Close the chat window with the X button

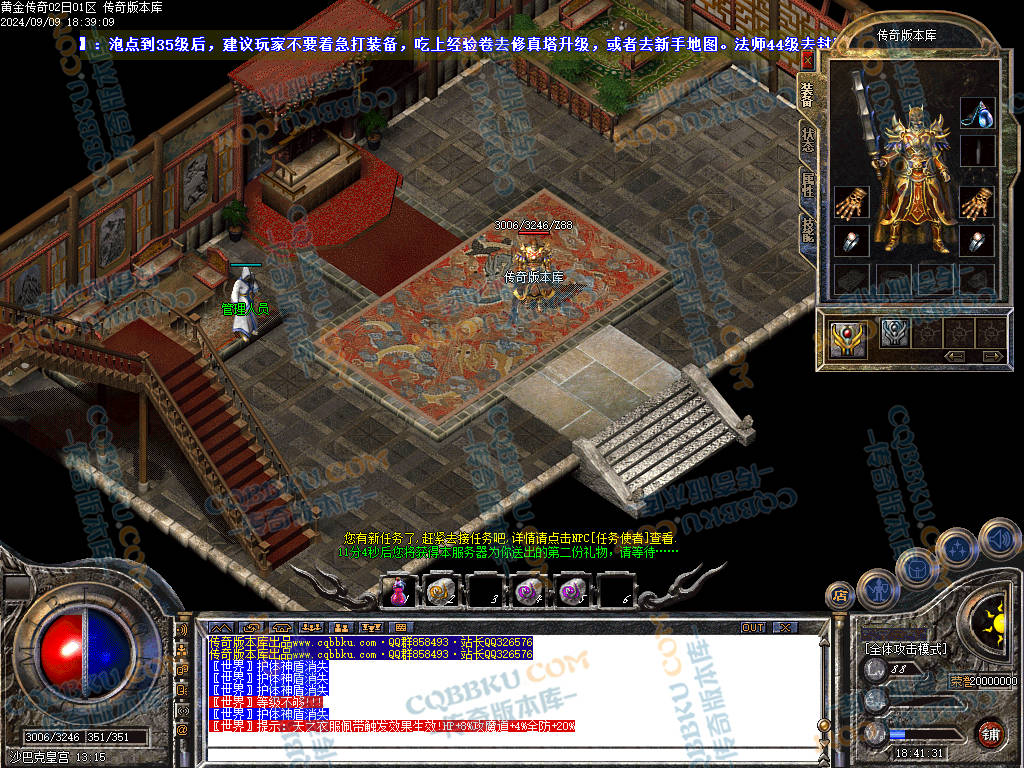784,627
